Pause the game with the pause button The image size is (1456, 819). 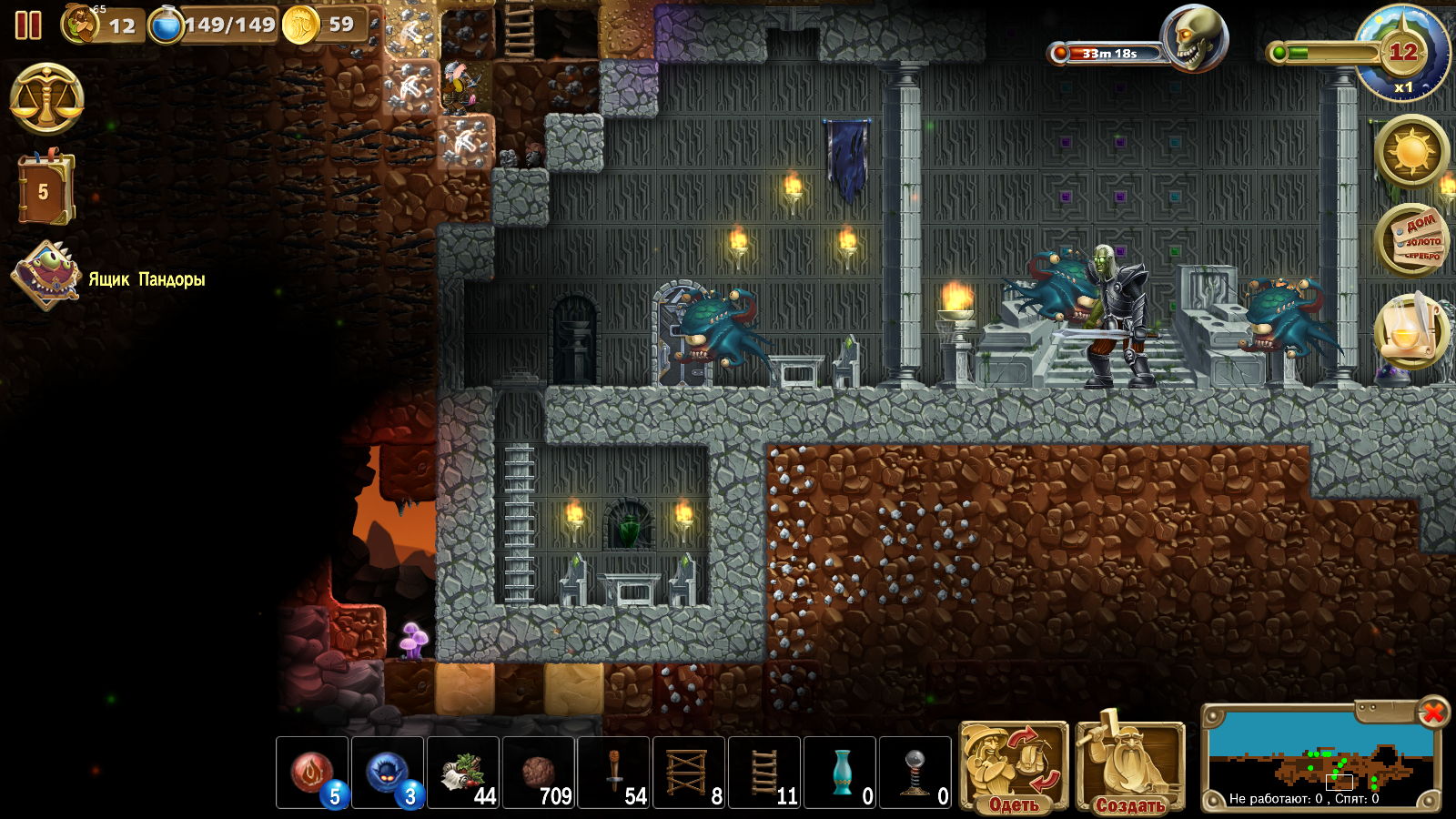pyautogui.click(x=28, y=25)
